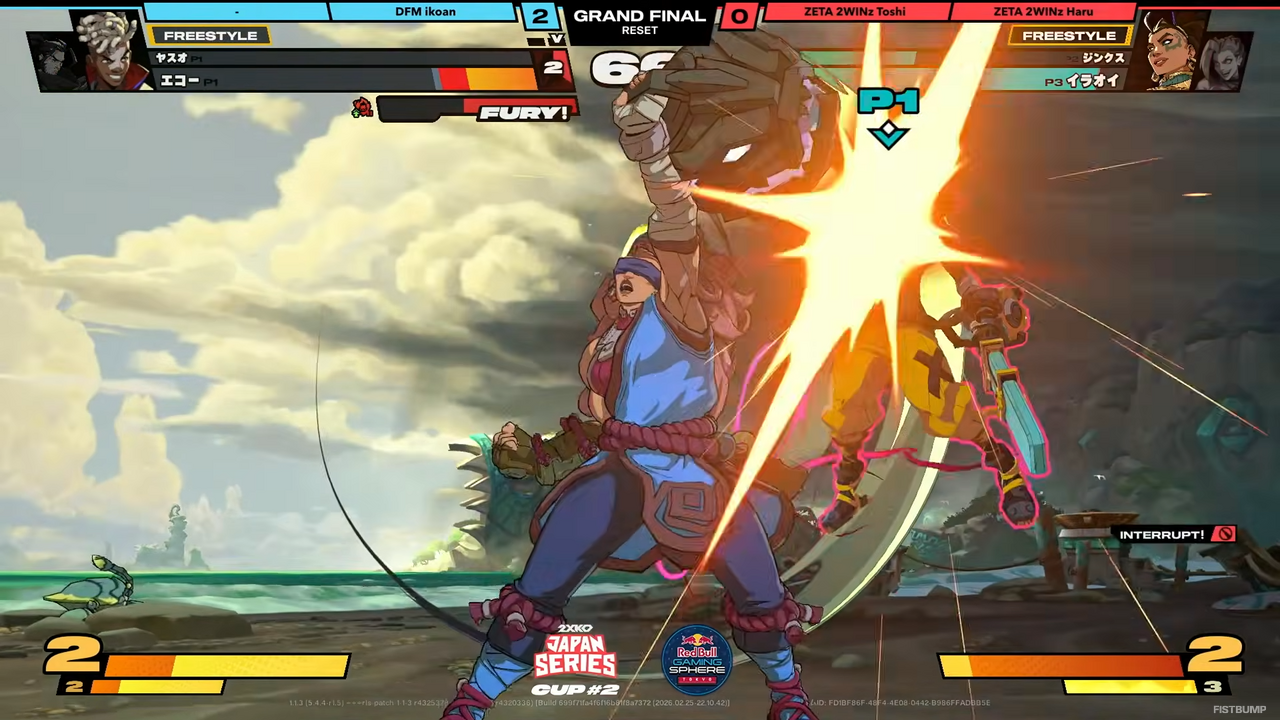
Task: Click the Red Bull Gaming Sphere logo
Action: [x=697, y=657]
